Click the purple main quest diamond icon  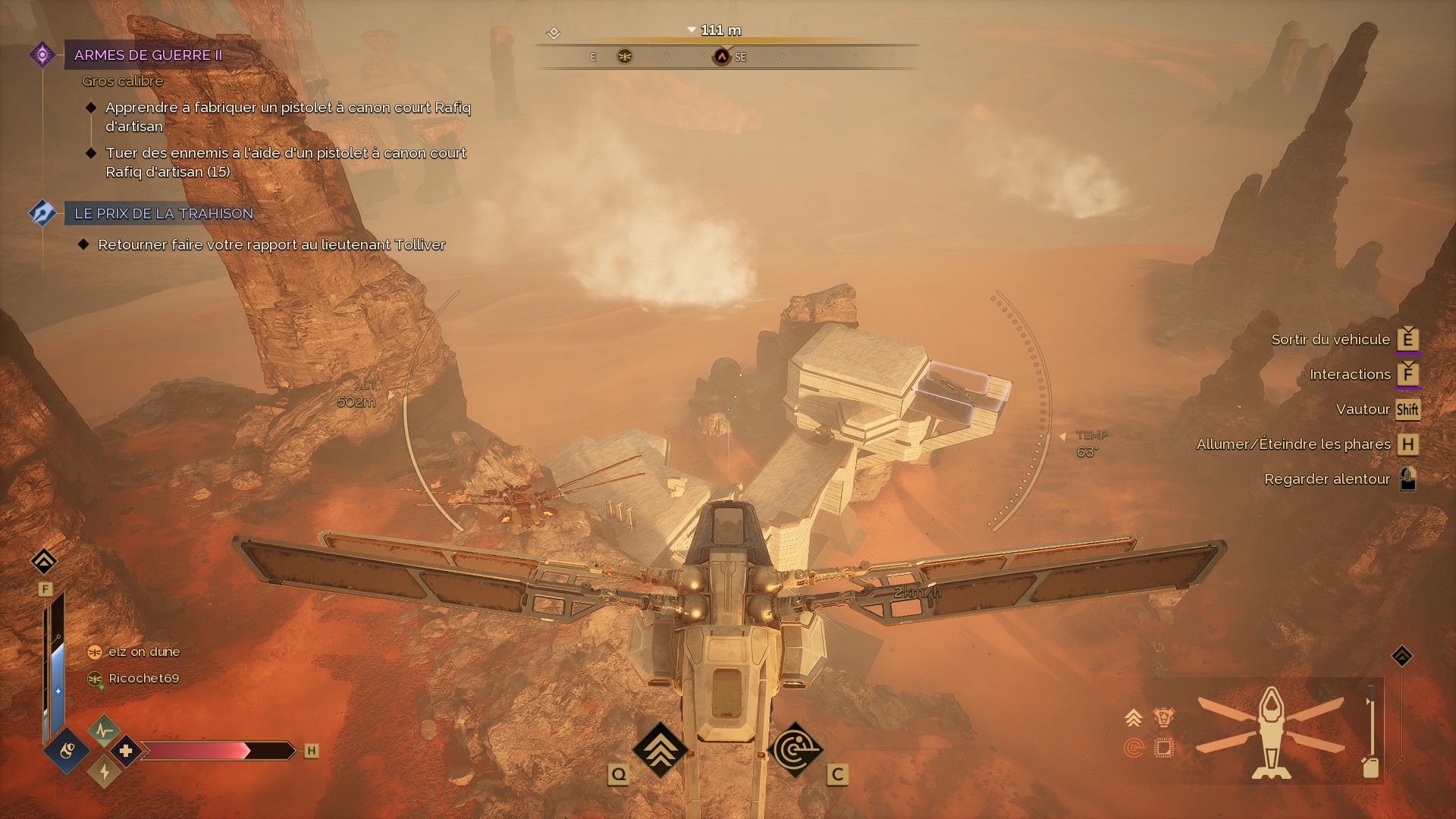click(42, 55)
